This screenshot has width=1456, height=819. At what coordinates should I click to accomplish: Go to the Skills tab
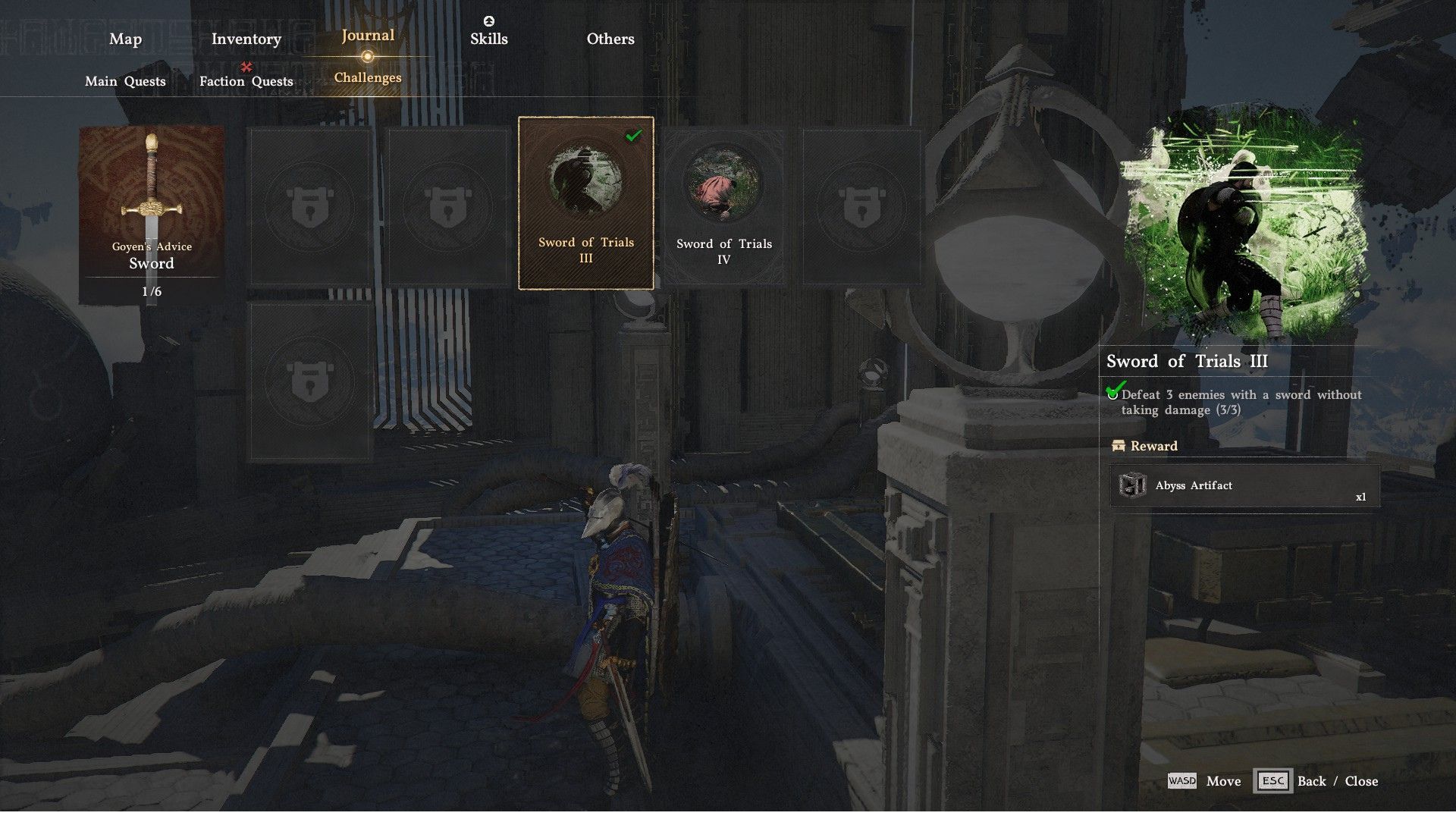point(488,39)
